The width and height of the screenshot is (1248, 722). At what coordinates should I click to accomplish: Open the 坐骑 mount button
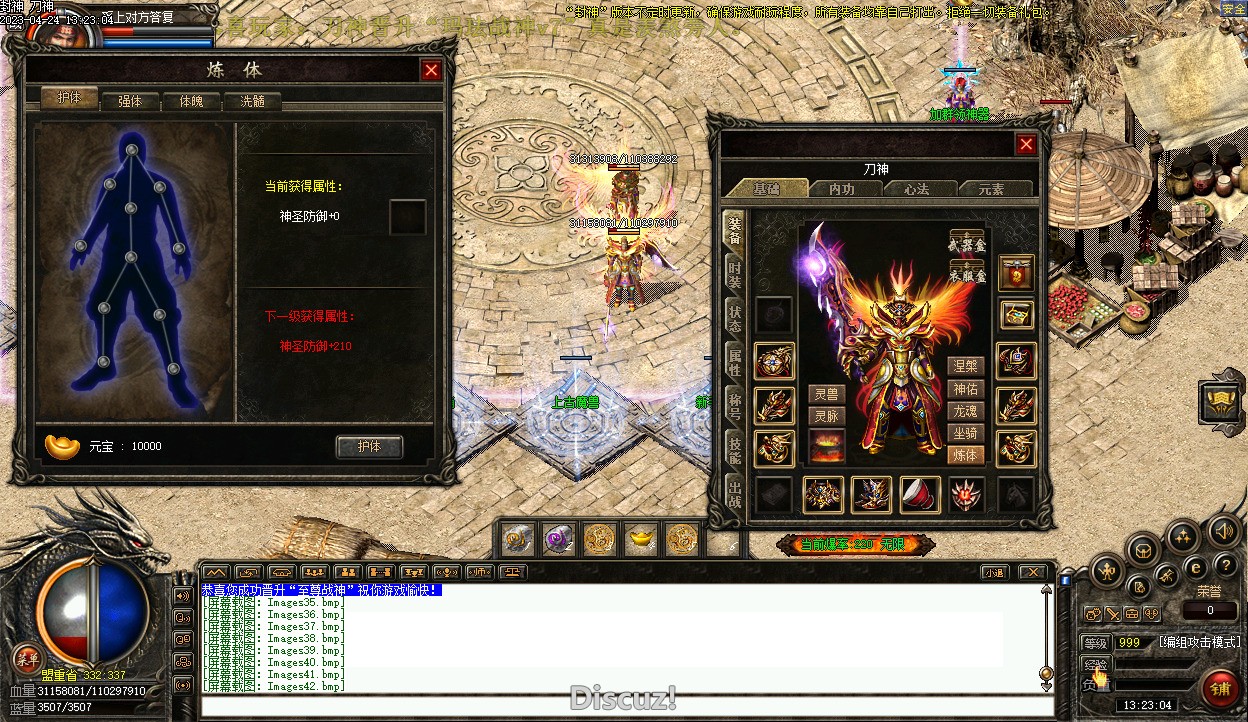(x=966, y=433)
